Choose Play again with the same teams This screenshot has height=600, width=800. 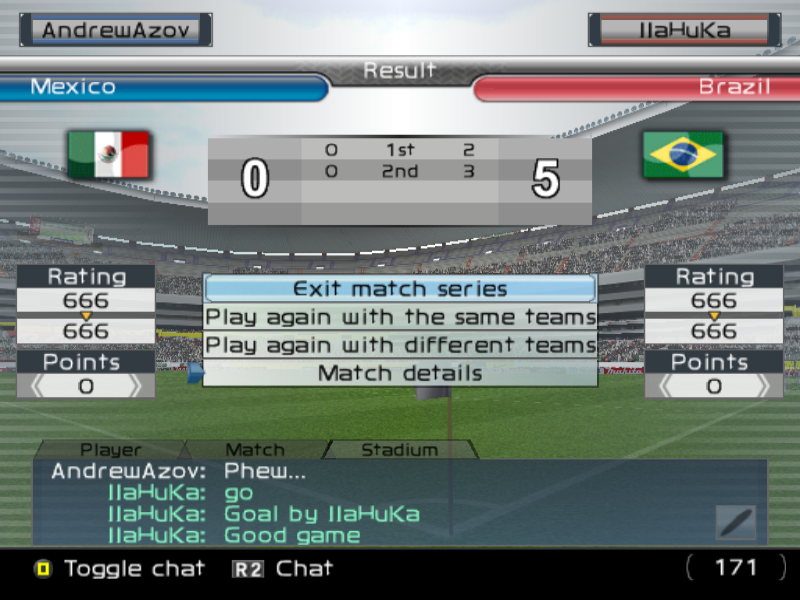(400, 317)
